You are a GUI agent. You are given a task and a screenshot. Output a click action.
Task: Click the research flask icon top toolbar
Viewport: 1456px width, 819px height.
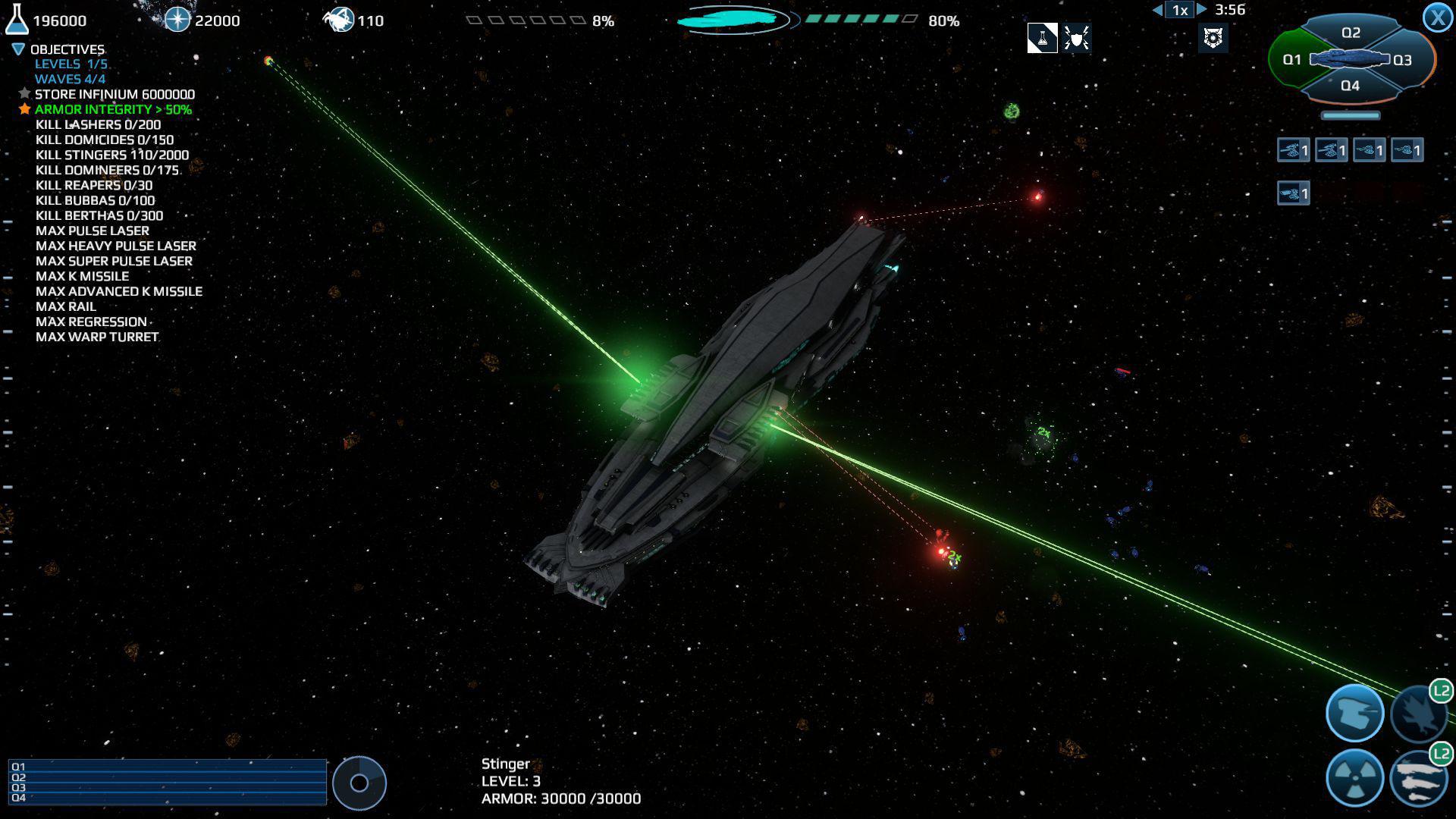click(1041, 38)
